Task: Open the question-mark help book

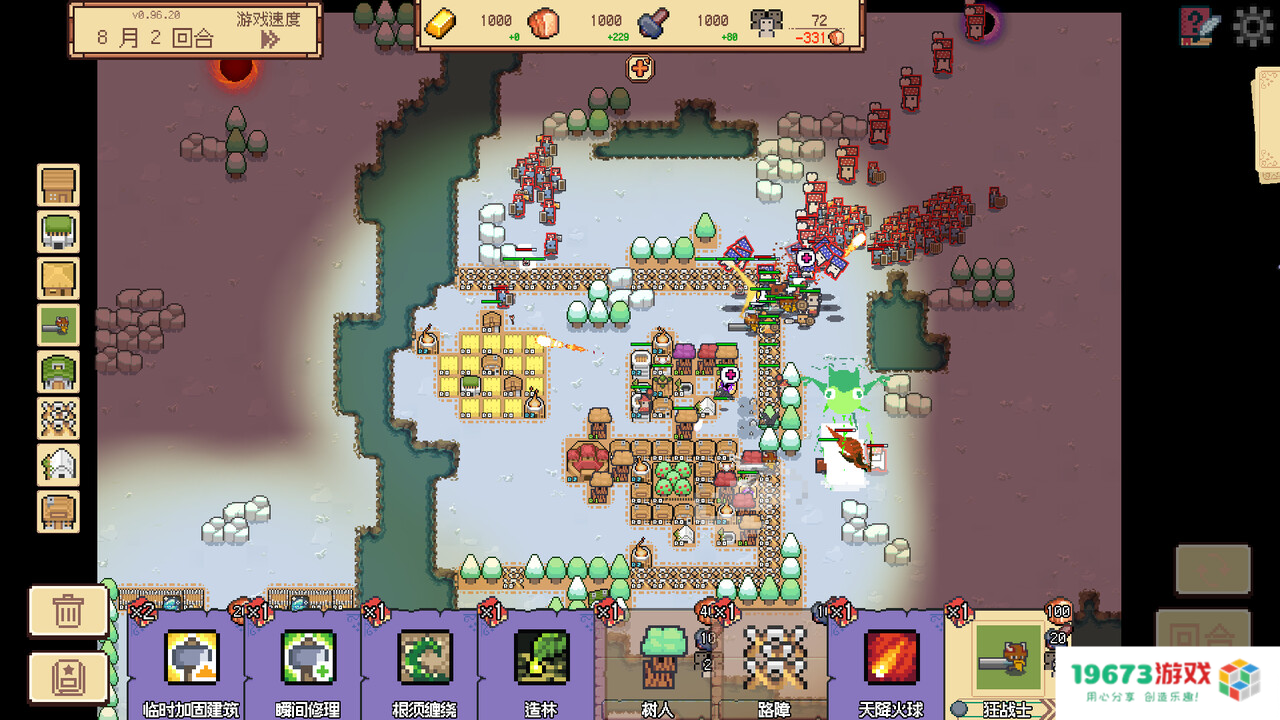Action: pos(1200,26)
